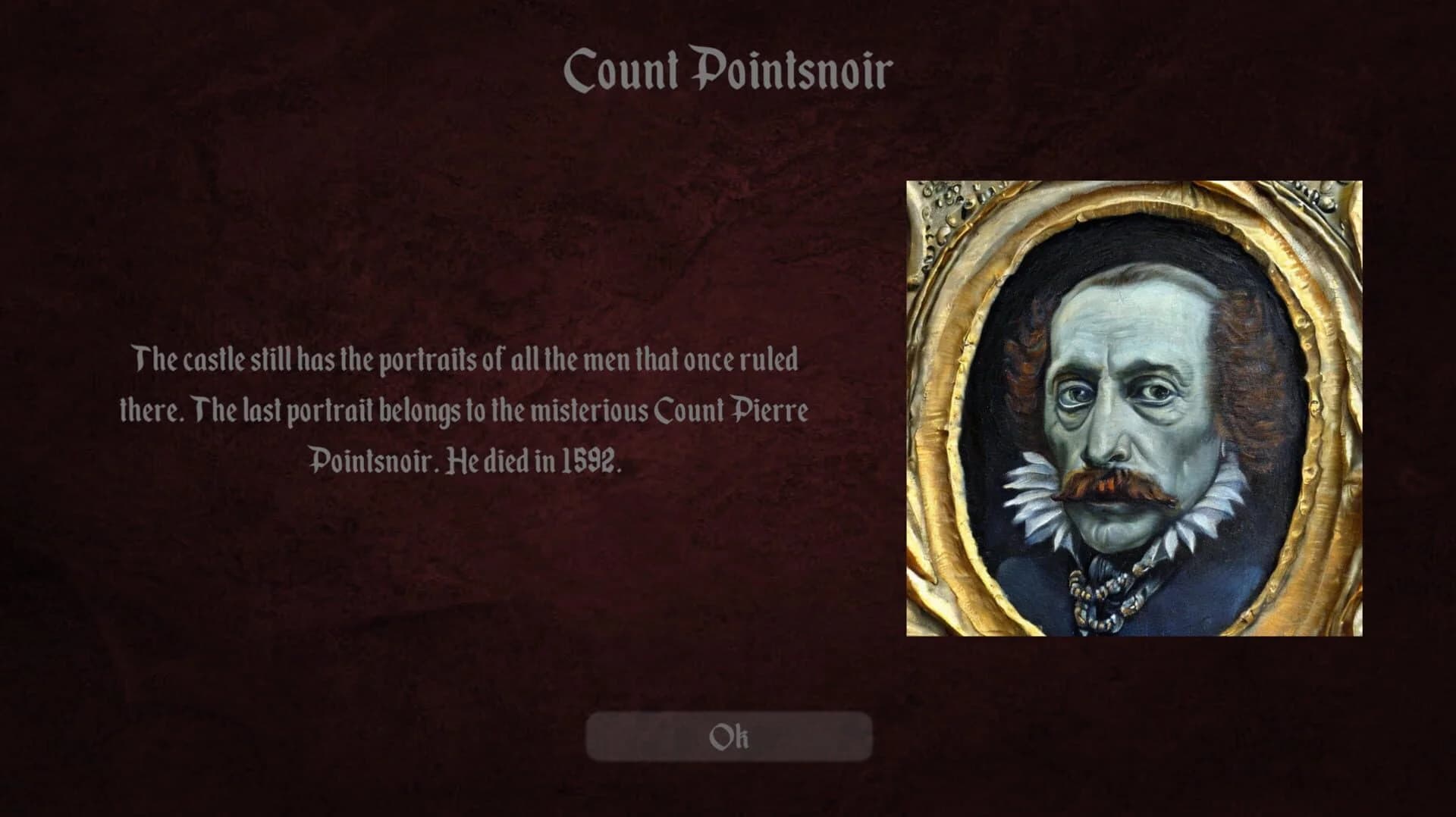This screenshot has width=1456, height=817.
Task: Select the name 'Count Pierre' in the description
Action: click(x=739, y=412)
